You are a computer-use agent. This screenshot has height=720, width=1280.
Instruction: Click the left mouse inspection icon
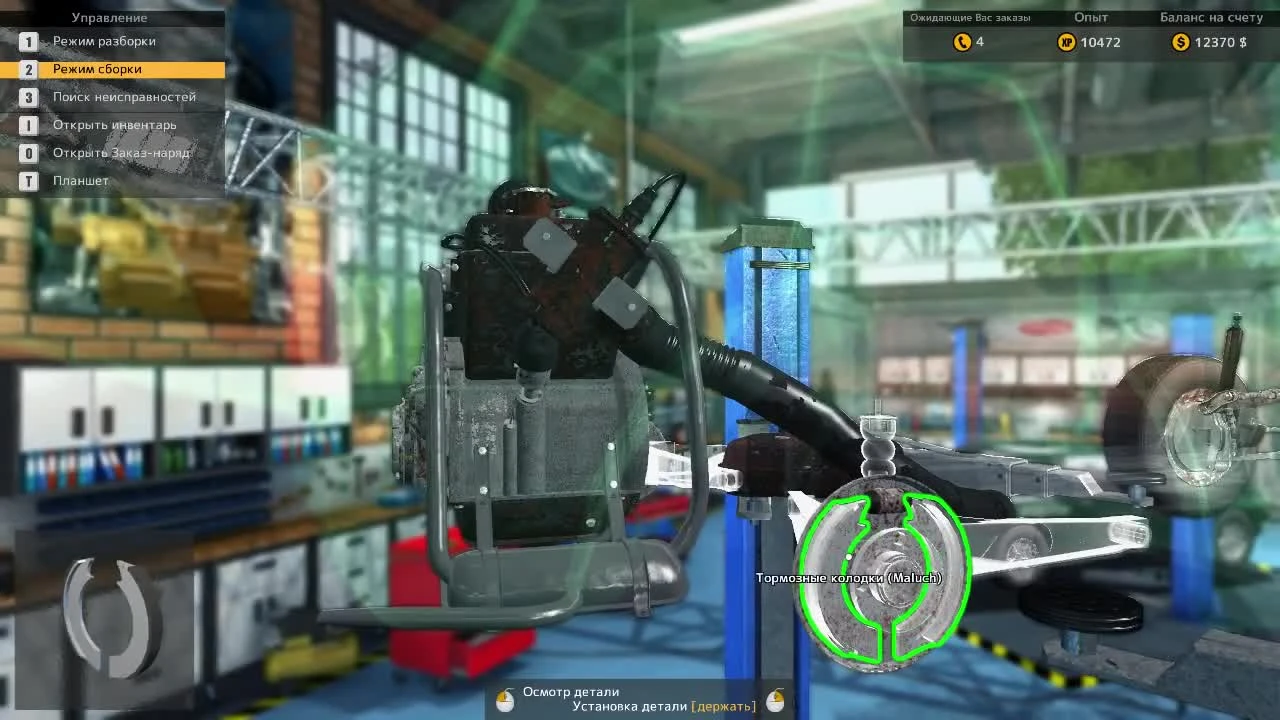tap(504, 698)
